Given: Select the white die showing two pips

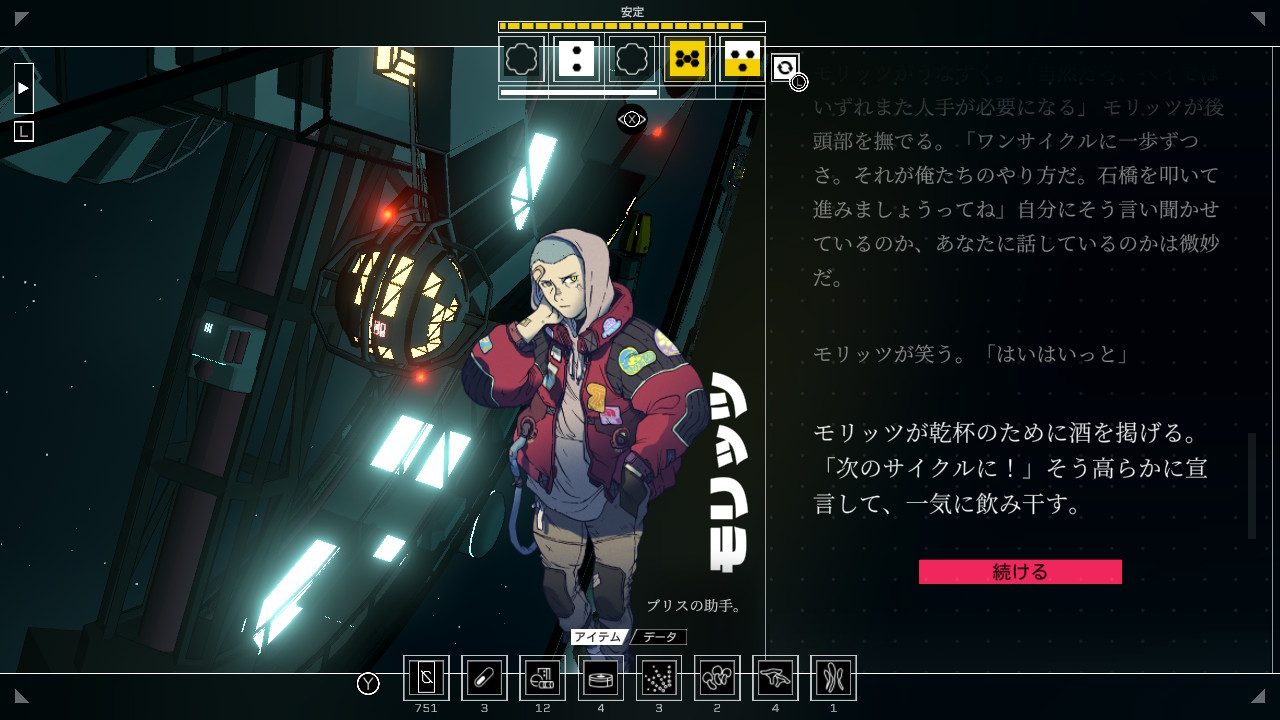Looking at the screenshot, I should (x=577, y=59).
